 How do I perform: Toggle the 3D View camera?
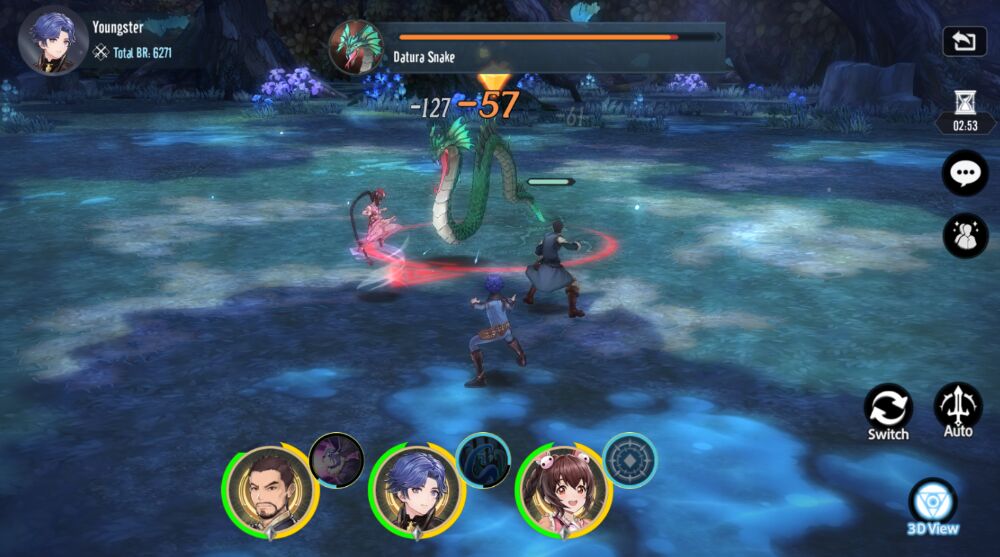pos(933,503)
